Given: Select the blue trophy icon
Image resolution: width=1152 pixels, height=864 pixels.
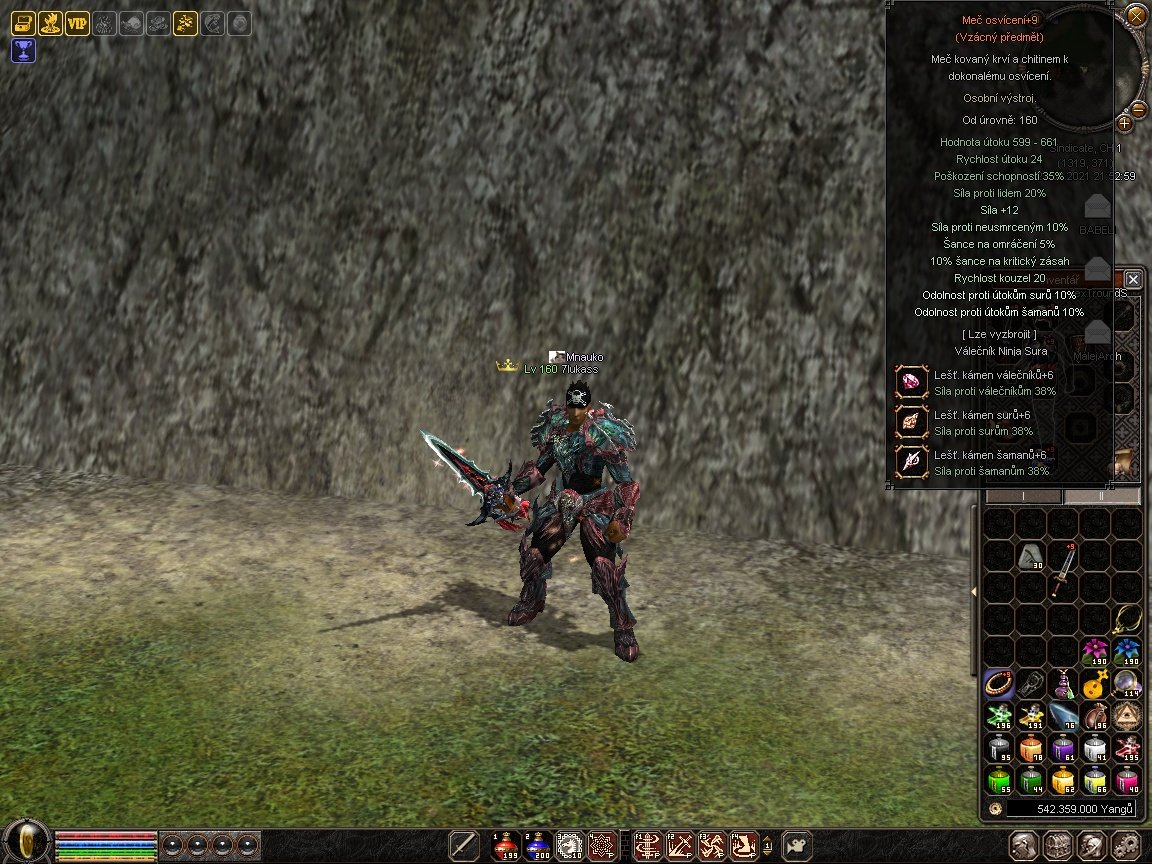Looking at the screenshot, I should tap(23, 50).
